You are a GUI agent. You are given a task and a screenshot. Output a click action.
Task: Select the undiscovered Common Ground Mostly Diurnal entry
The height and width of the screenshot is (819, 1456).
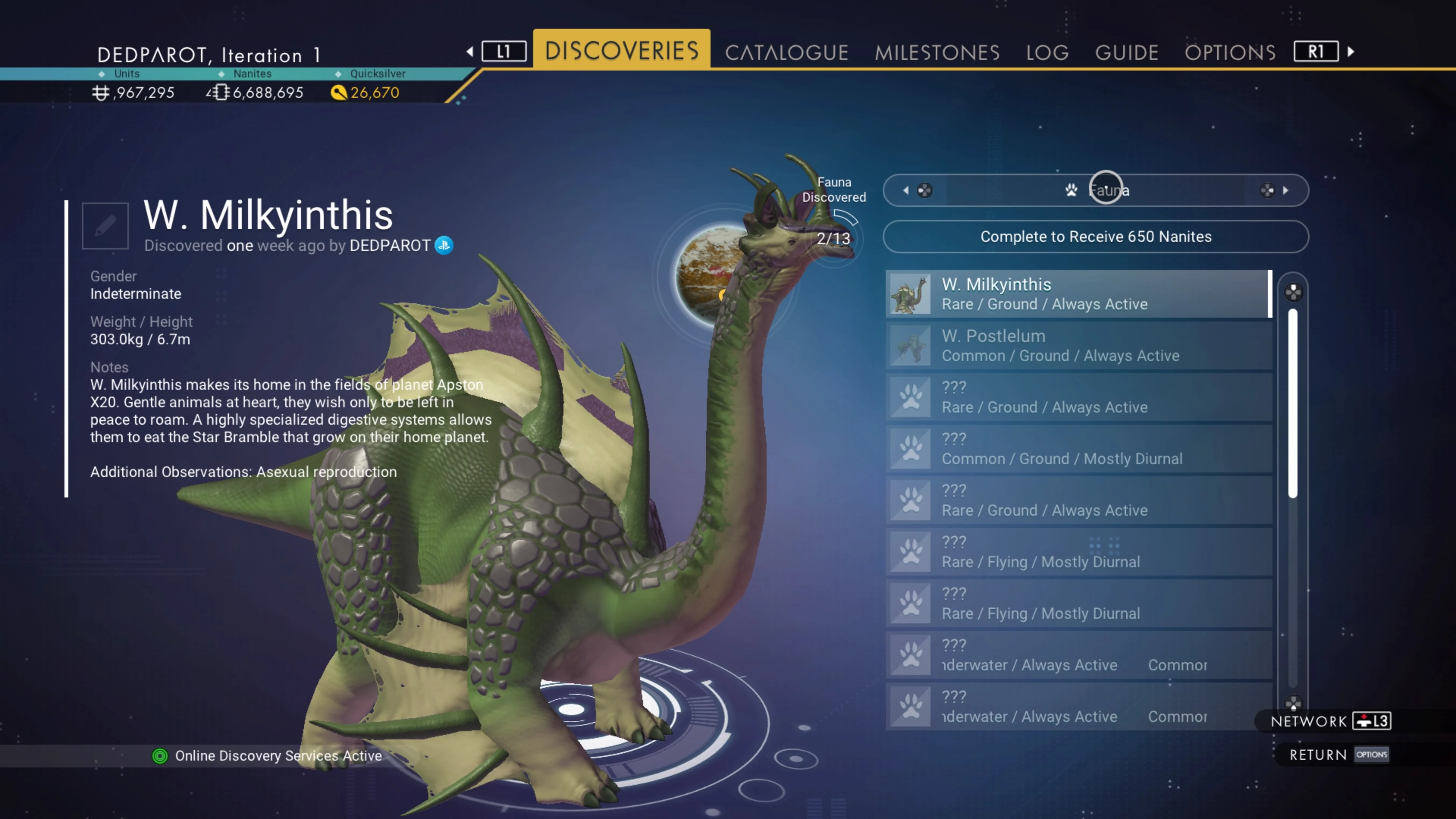click(1077, 449)
